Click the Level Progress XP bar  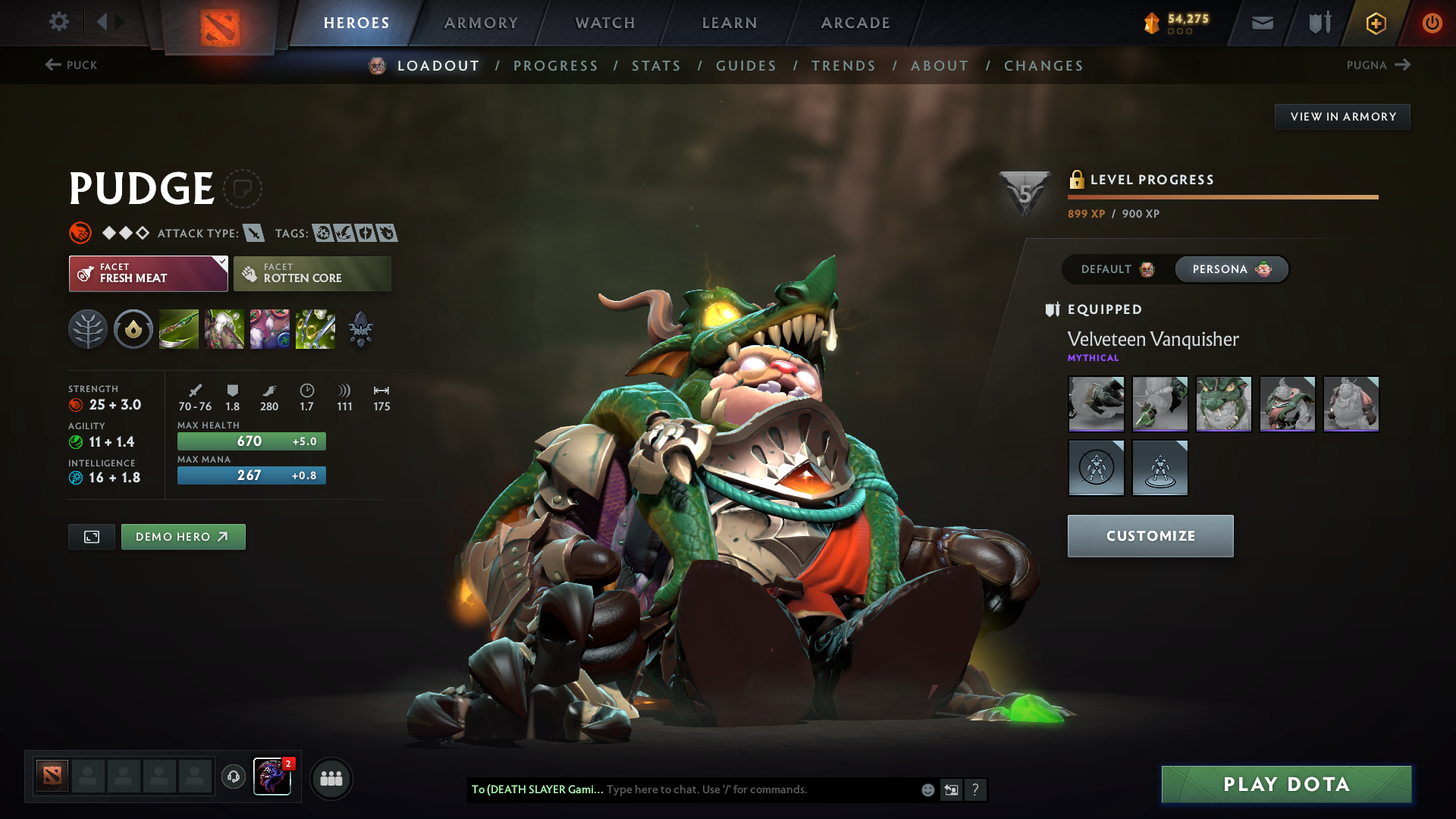pyautogui.click(x=1222, y=196)
